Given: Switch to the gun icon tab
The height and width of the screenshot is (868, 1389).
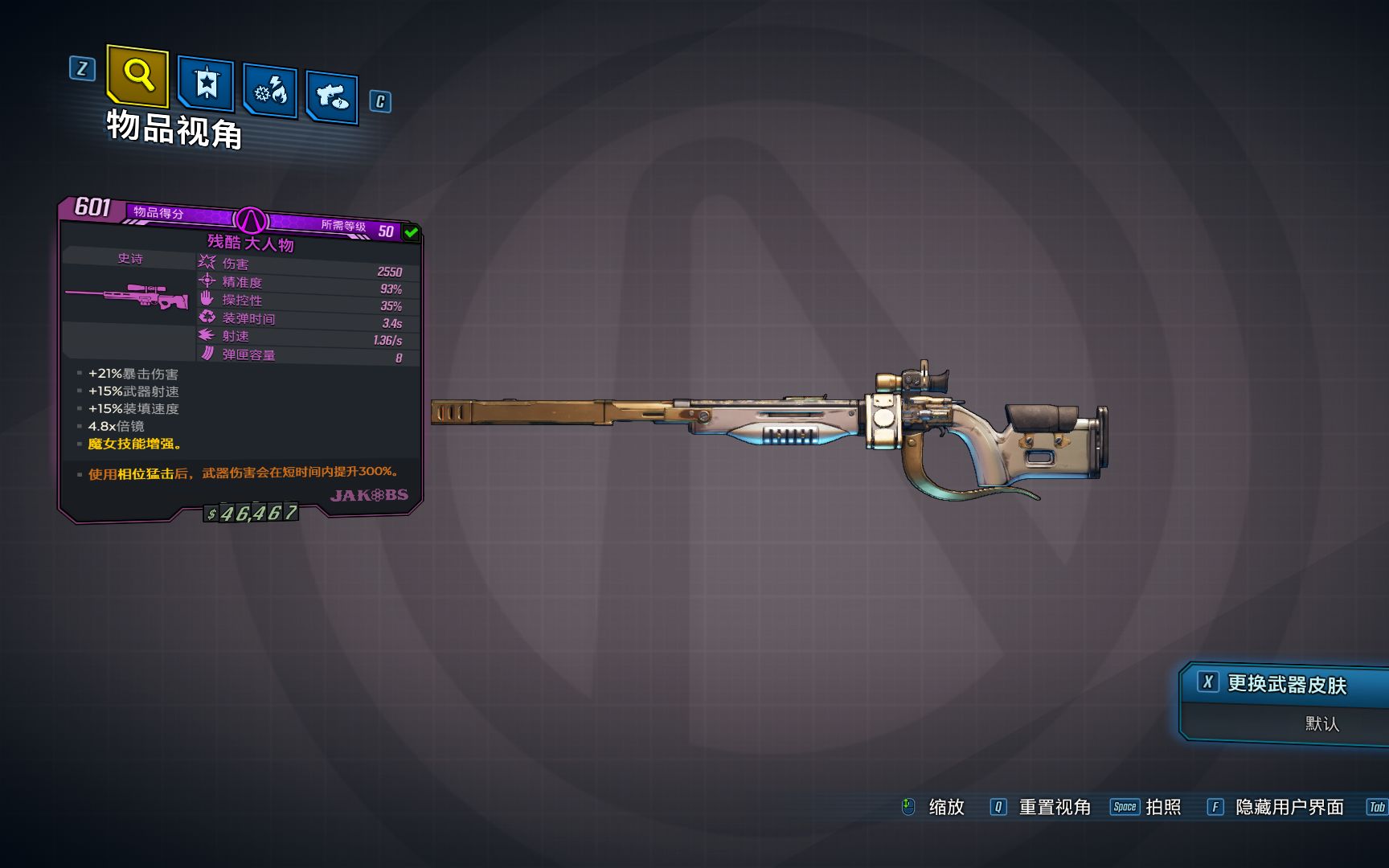Looking at the screenshot, I should click(x=332, y=97).
